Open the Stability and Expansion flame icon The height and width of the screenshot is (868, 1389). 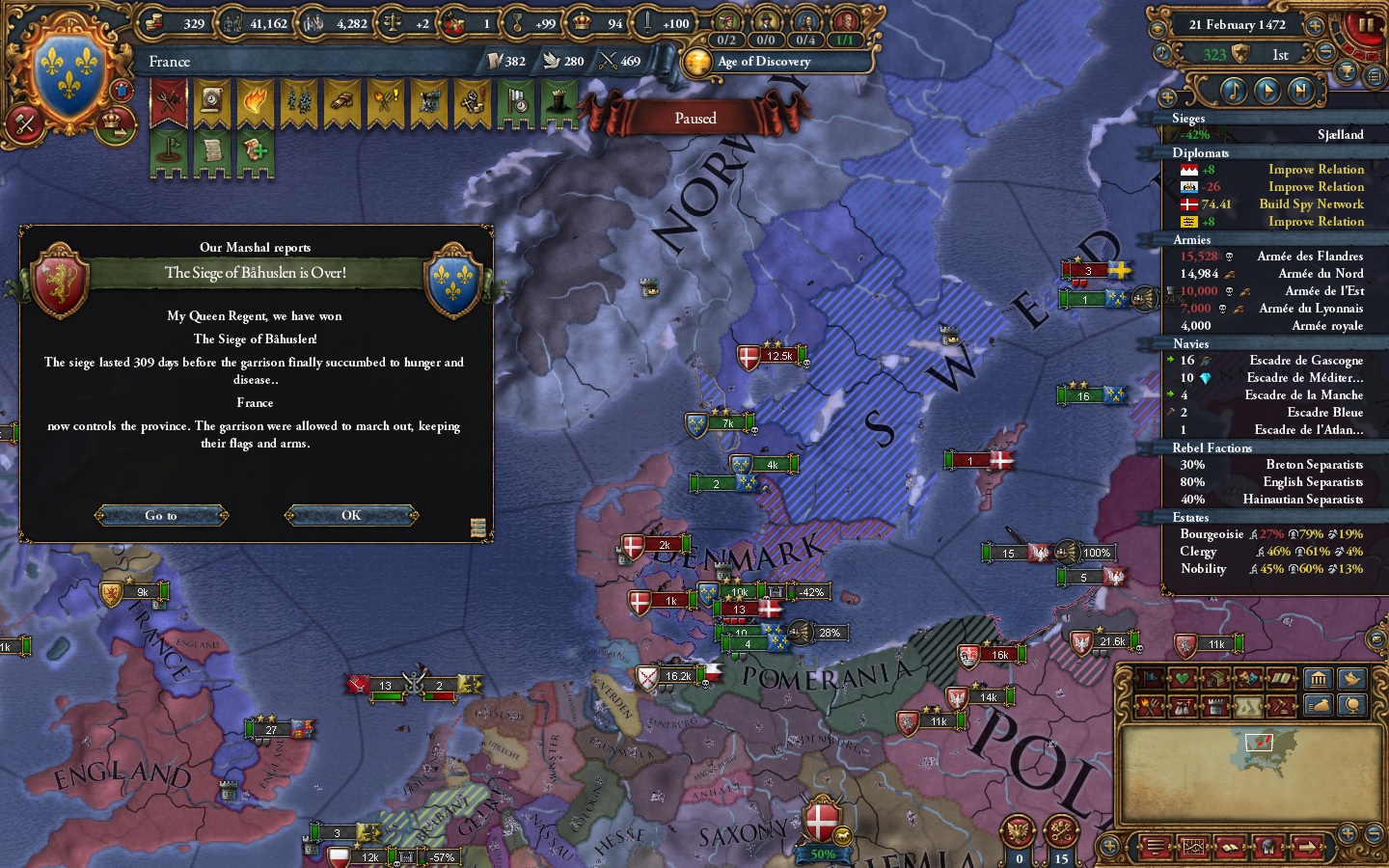[x=255, y=101]
